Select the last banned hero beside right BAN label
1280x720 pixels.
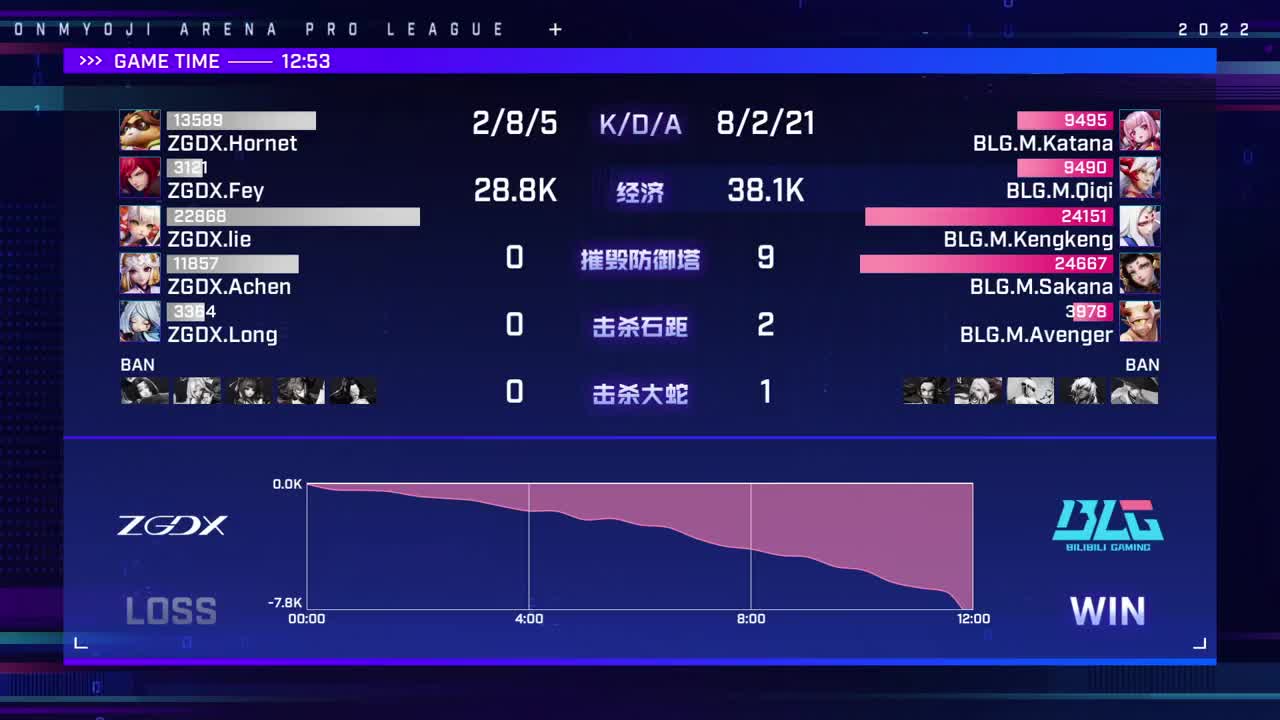pos(1135,390)
